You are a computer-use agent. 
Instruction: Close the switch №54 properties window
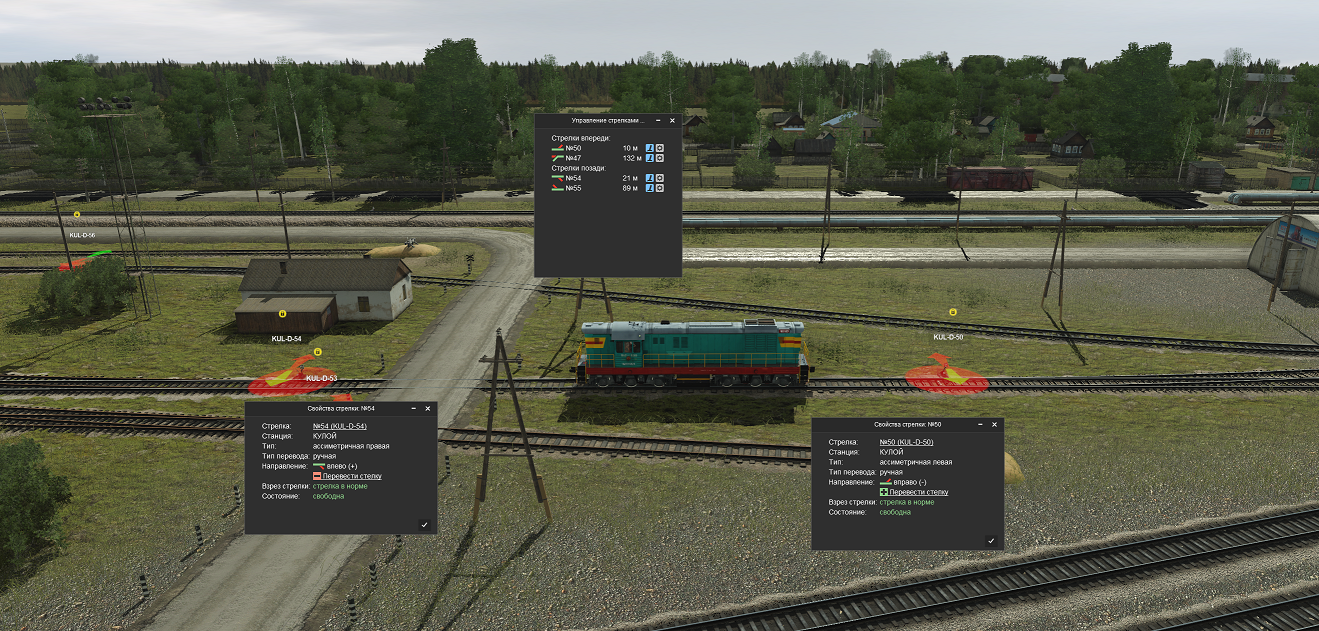pos(428,408)
